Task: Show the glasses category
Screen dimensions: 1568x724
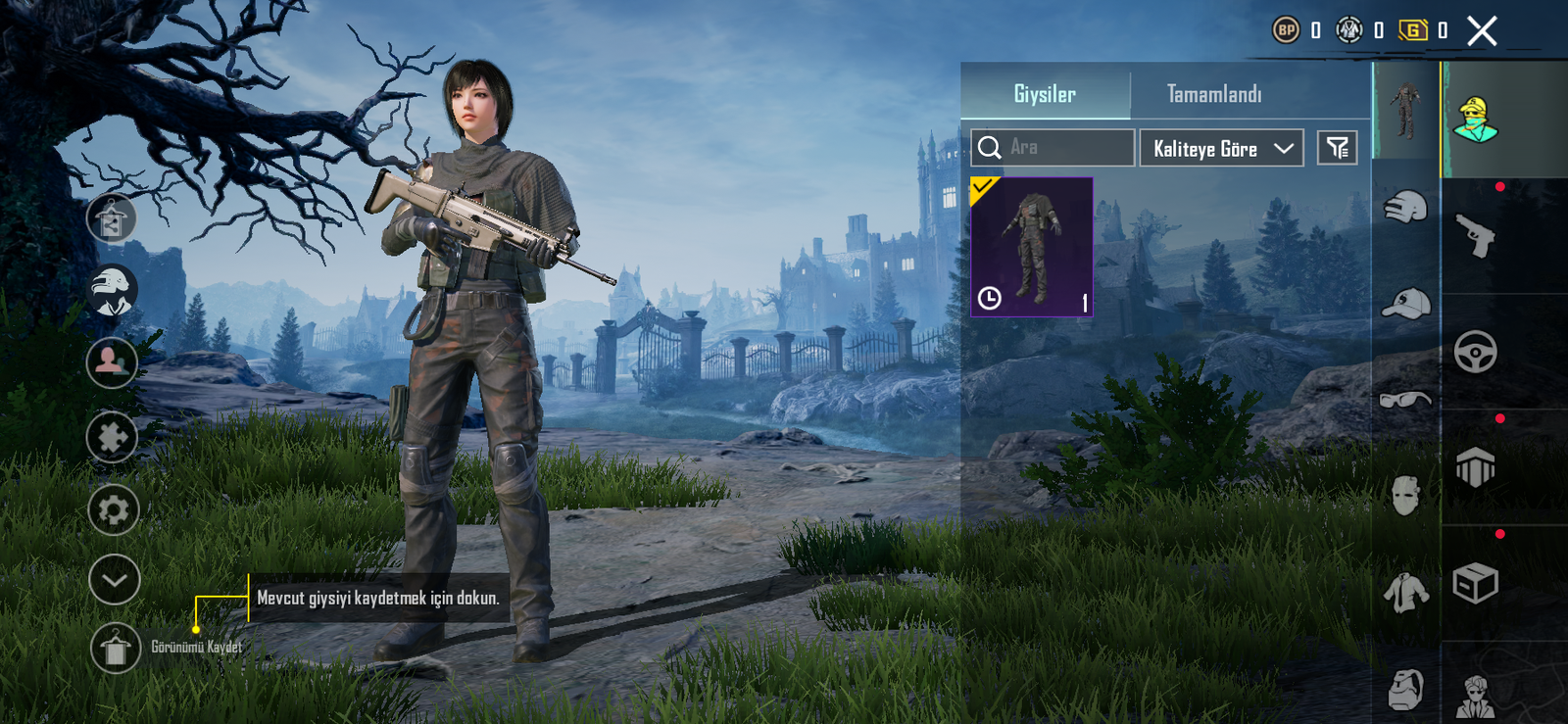Action: (1405, 399)
